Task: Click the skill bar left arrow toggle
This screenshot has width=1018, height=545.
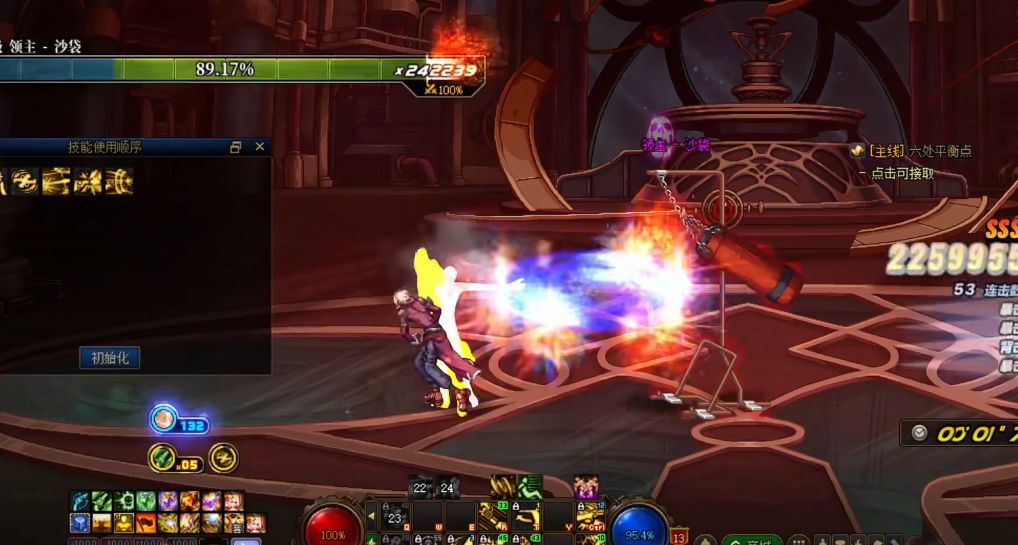Action: pos(372,517)
